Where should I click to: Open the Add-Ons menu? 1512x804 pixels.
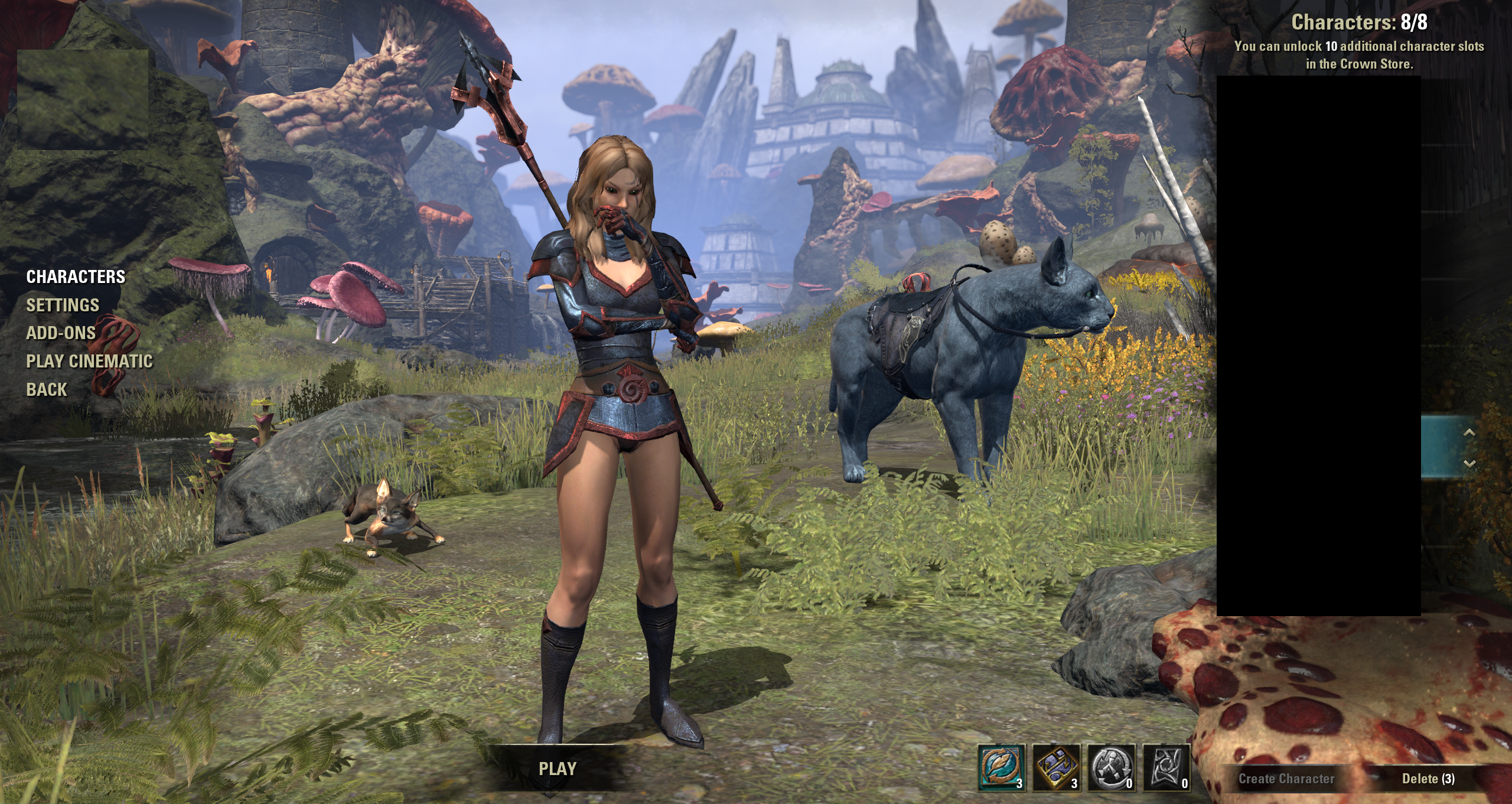pyautogui.click(x=61, y=333)
